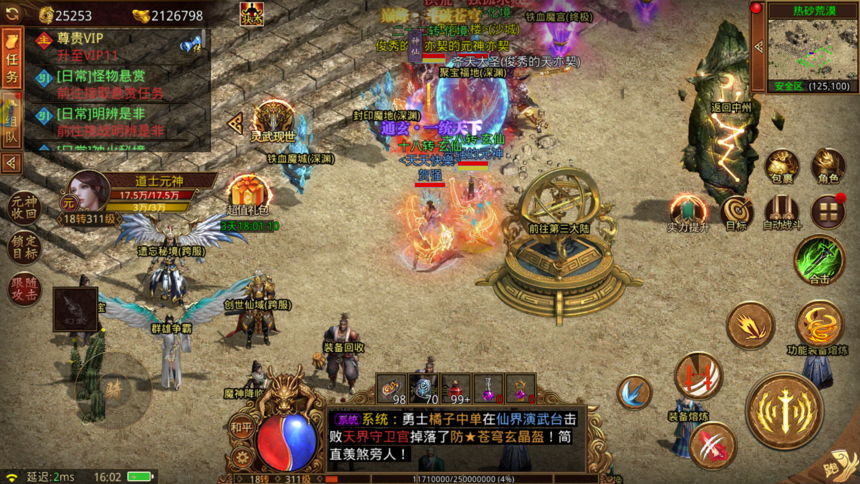Open the 灵武现世 event icon
Screen dimensions: 860x484
272,120
